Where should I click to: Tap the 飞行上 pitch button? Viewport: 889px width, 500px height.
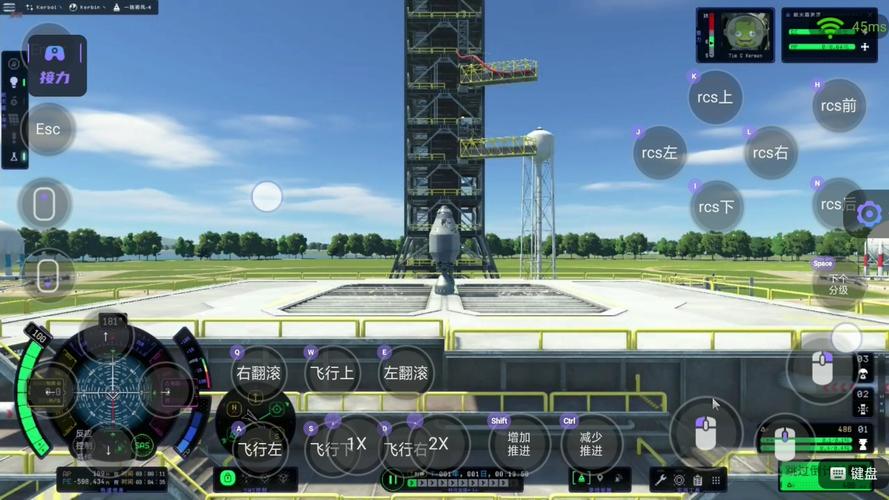tap(331, 374)
